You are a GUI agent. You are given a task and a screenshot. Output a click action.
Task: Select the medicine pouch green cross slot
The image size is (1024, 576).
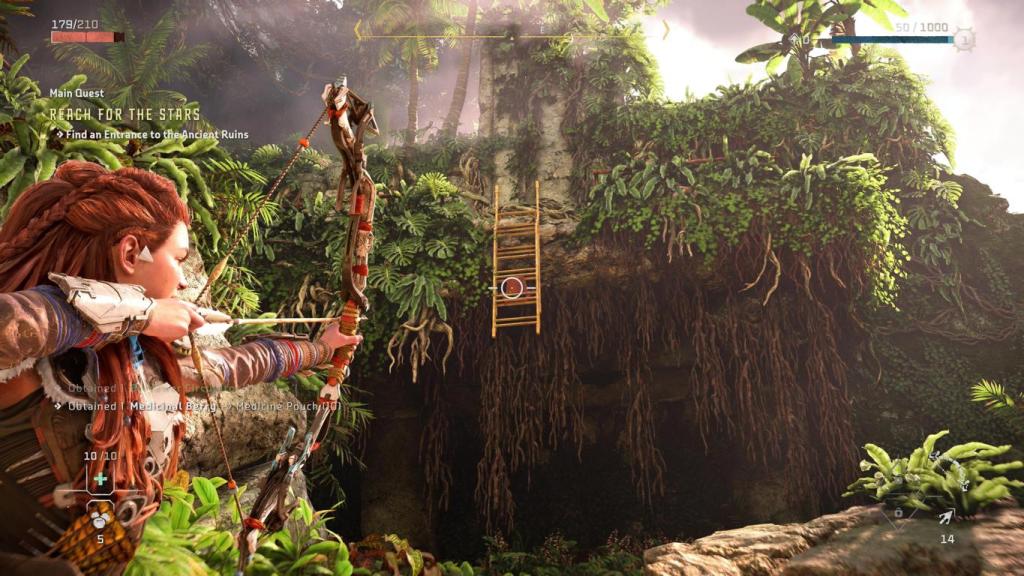tap(100, 479)
